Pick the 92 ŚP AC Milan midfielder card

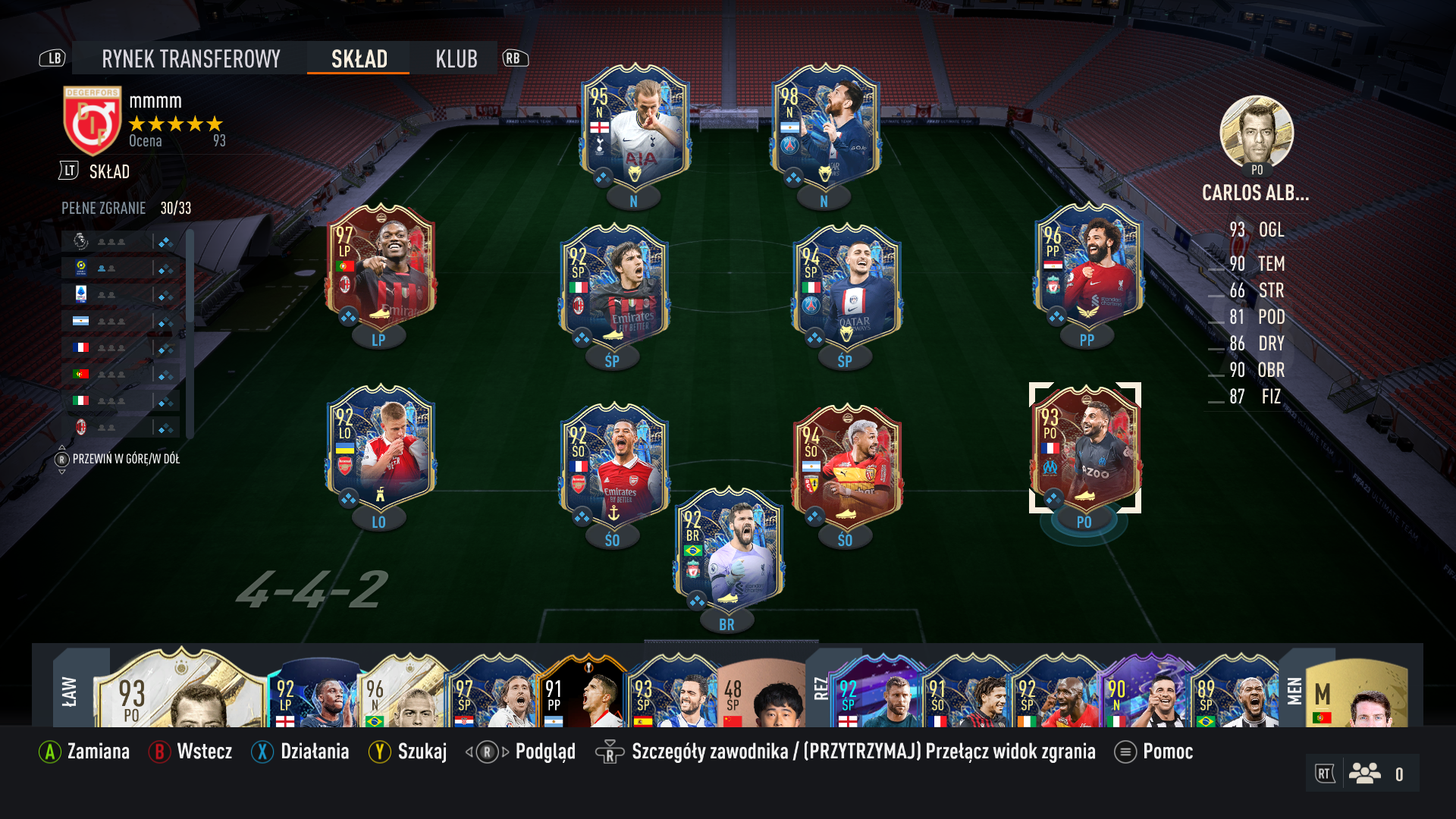[x=613, y=284]
